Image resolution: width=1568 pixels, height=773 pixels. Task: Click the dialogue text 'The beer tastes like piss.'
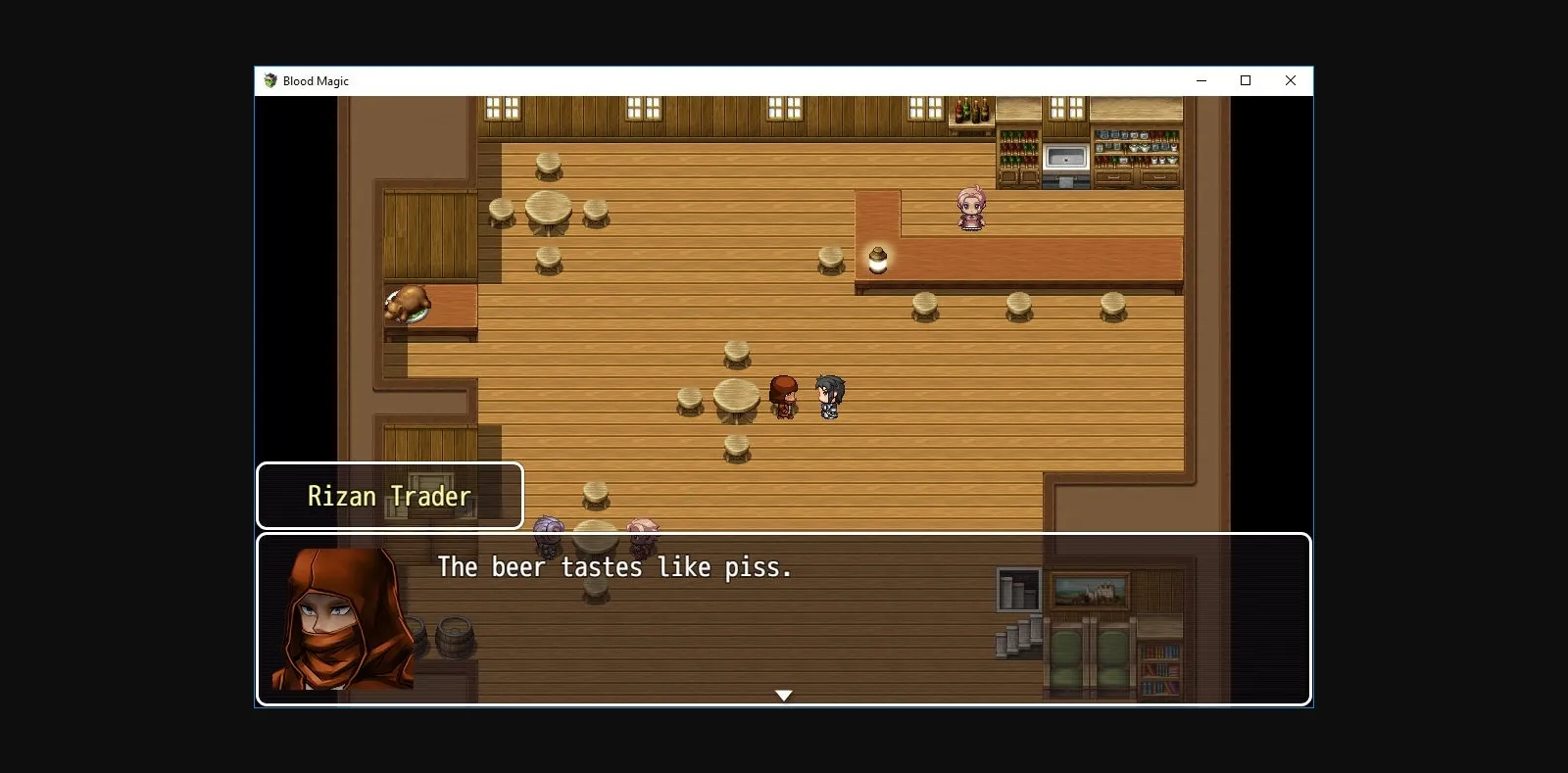tap(614, 567)
